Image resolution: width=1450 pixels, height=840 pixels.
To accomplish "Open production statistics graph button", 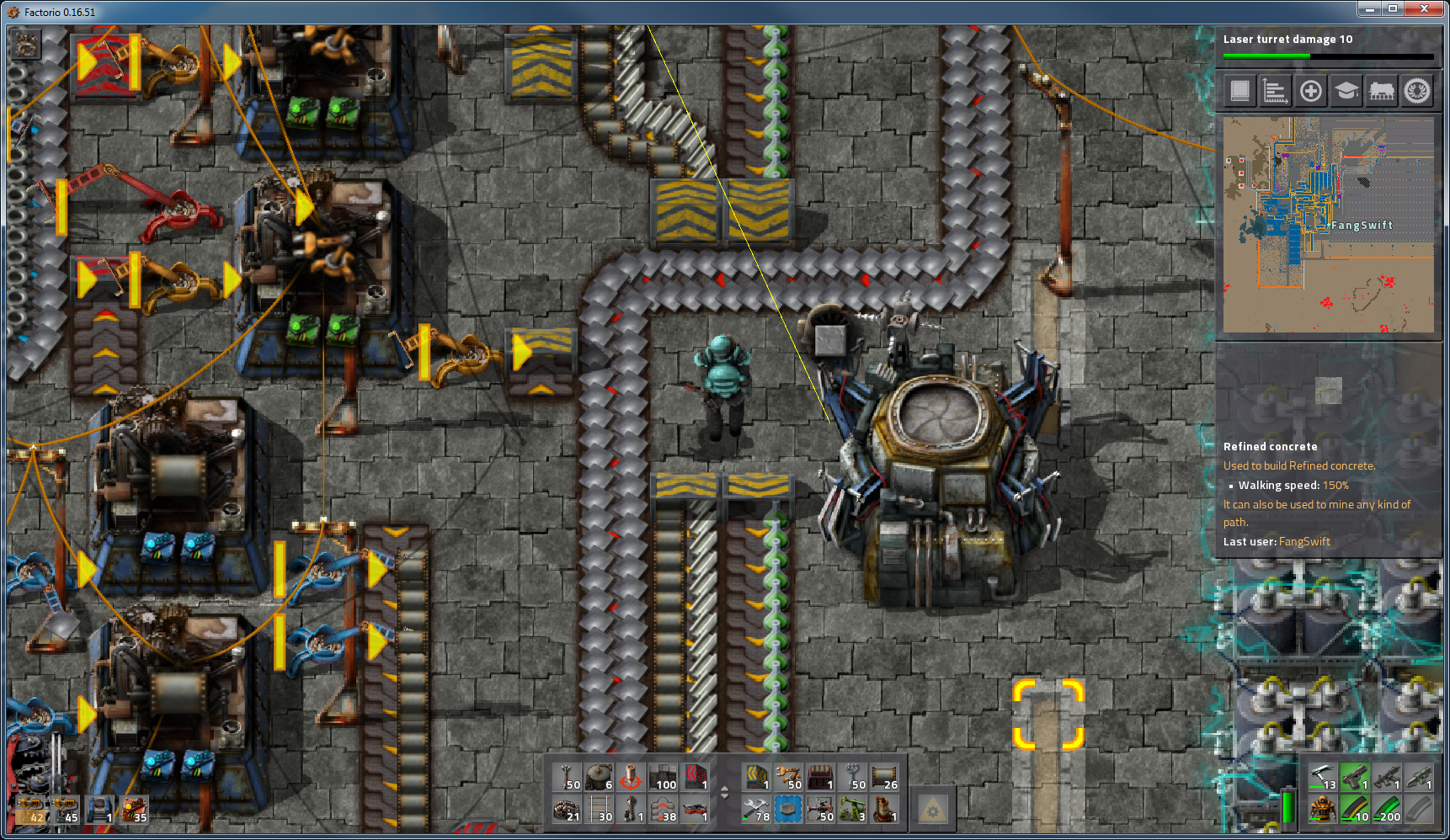I will tap(1275, 91).
